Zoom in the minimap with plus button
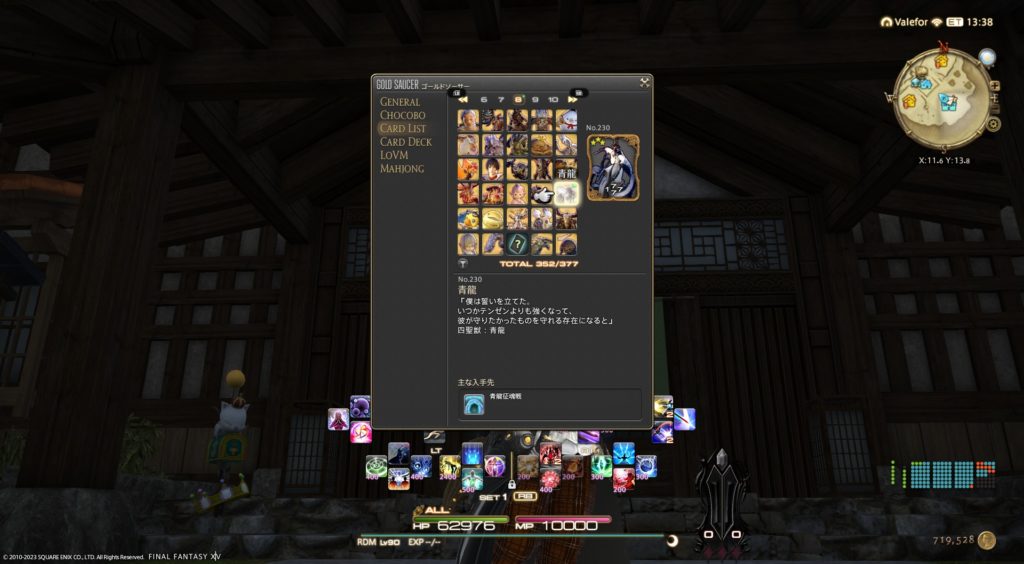 coord(994,86)
